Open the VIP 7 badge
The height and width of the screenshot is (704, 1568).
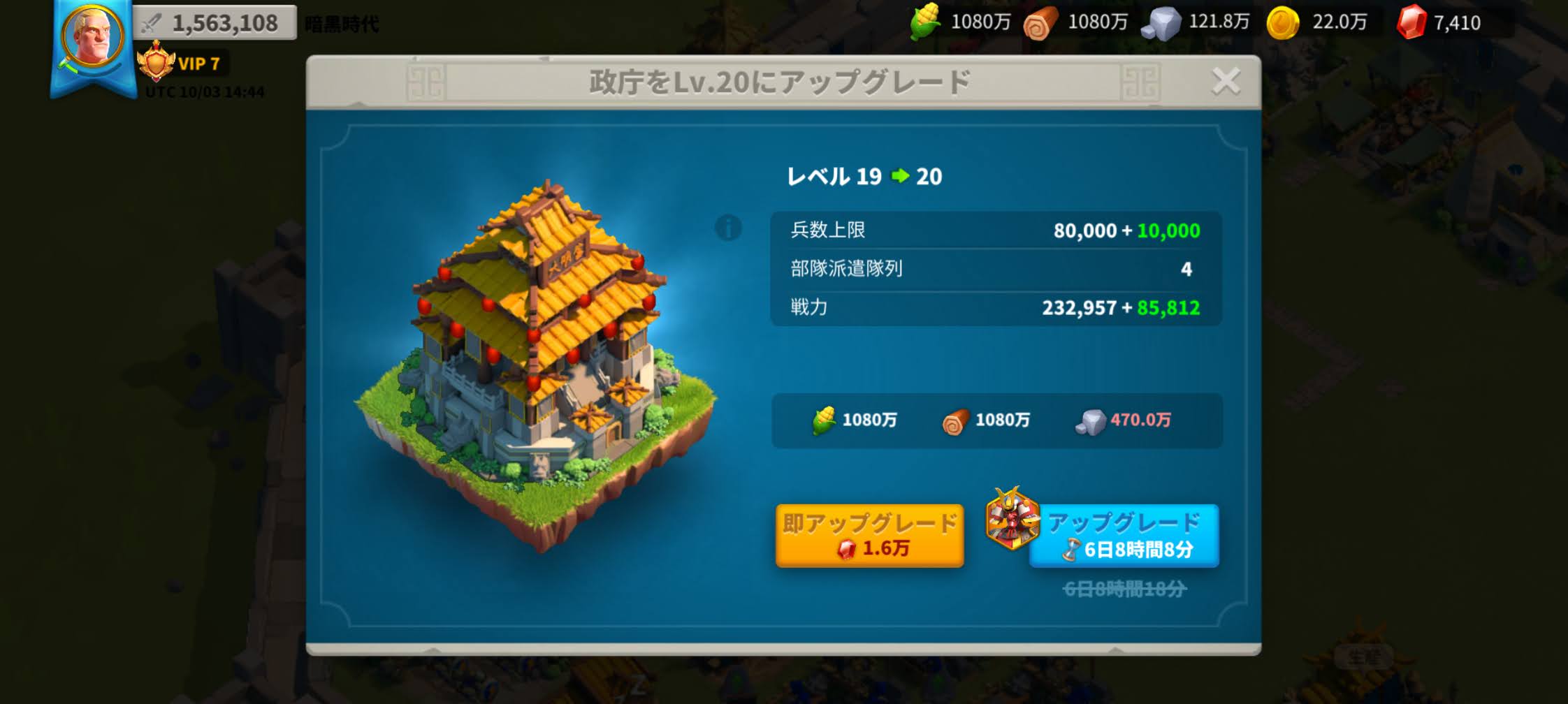(182, 64)
